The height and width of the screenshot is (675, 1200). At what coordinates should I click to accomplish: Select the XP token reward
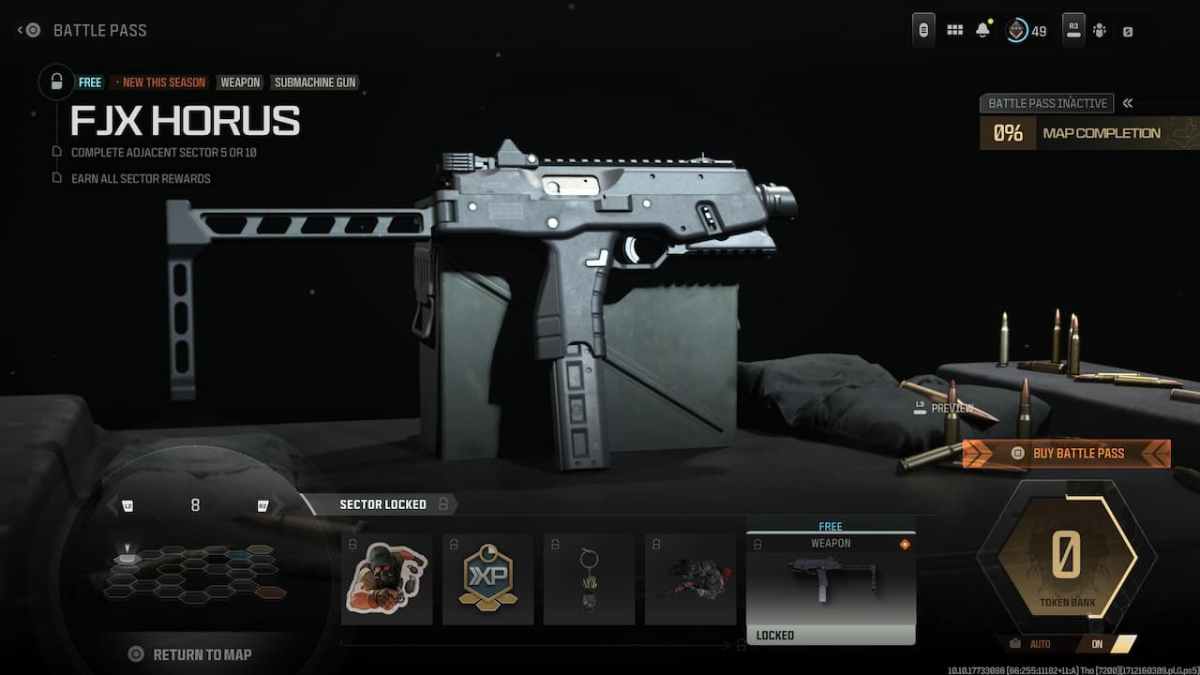488,579
